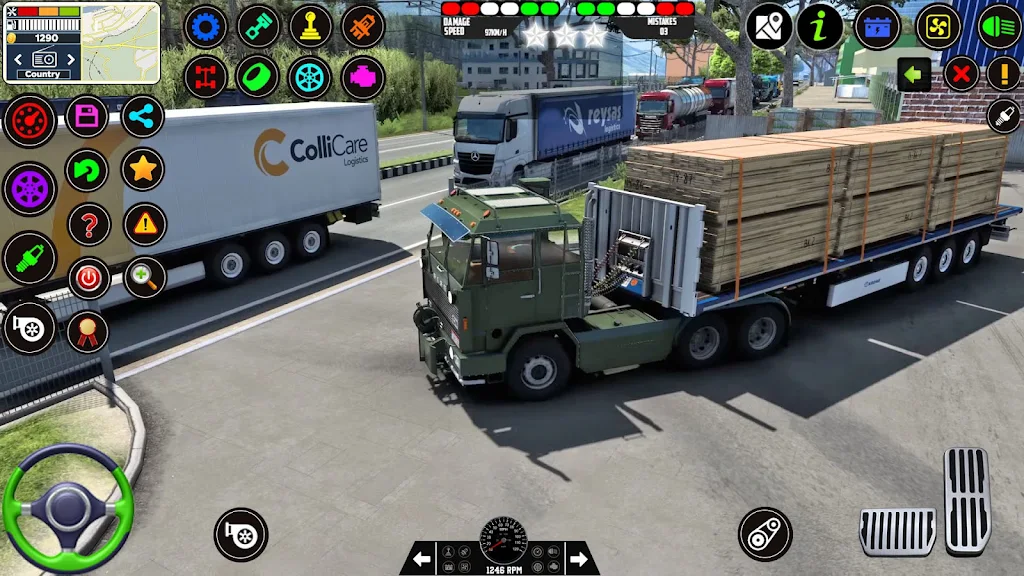Open help with the red question mark
1024x576 pixels.
(x=89, y=224)
